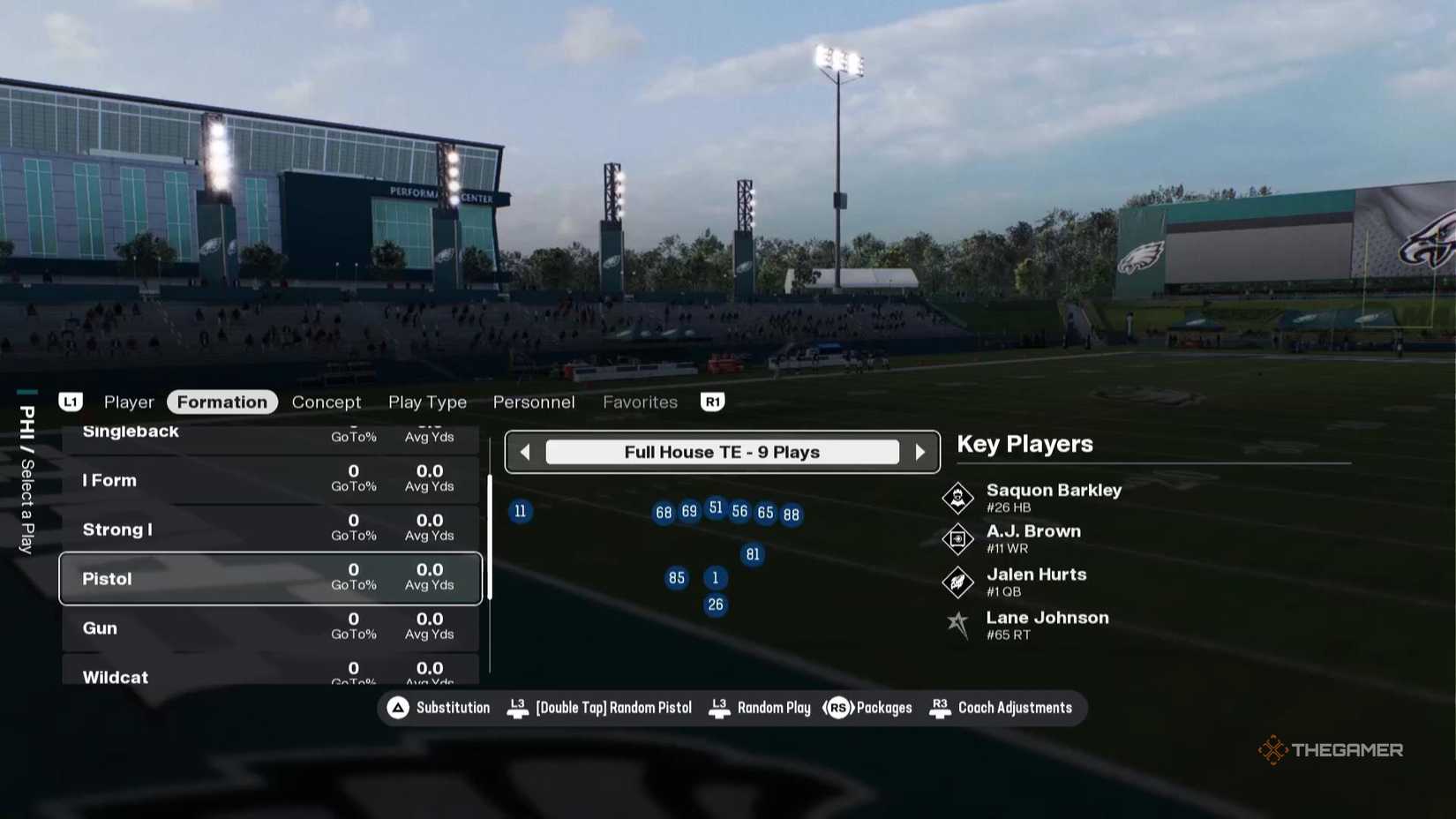Click the RS Packages stick icon
Image resolution: width=1456 pixels, height=819 pixels.
tap(838, 707)
